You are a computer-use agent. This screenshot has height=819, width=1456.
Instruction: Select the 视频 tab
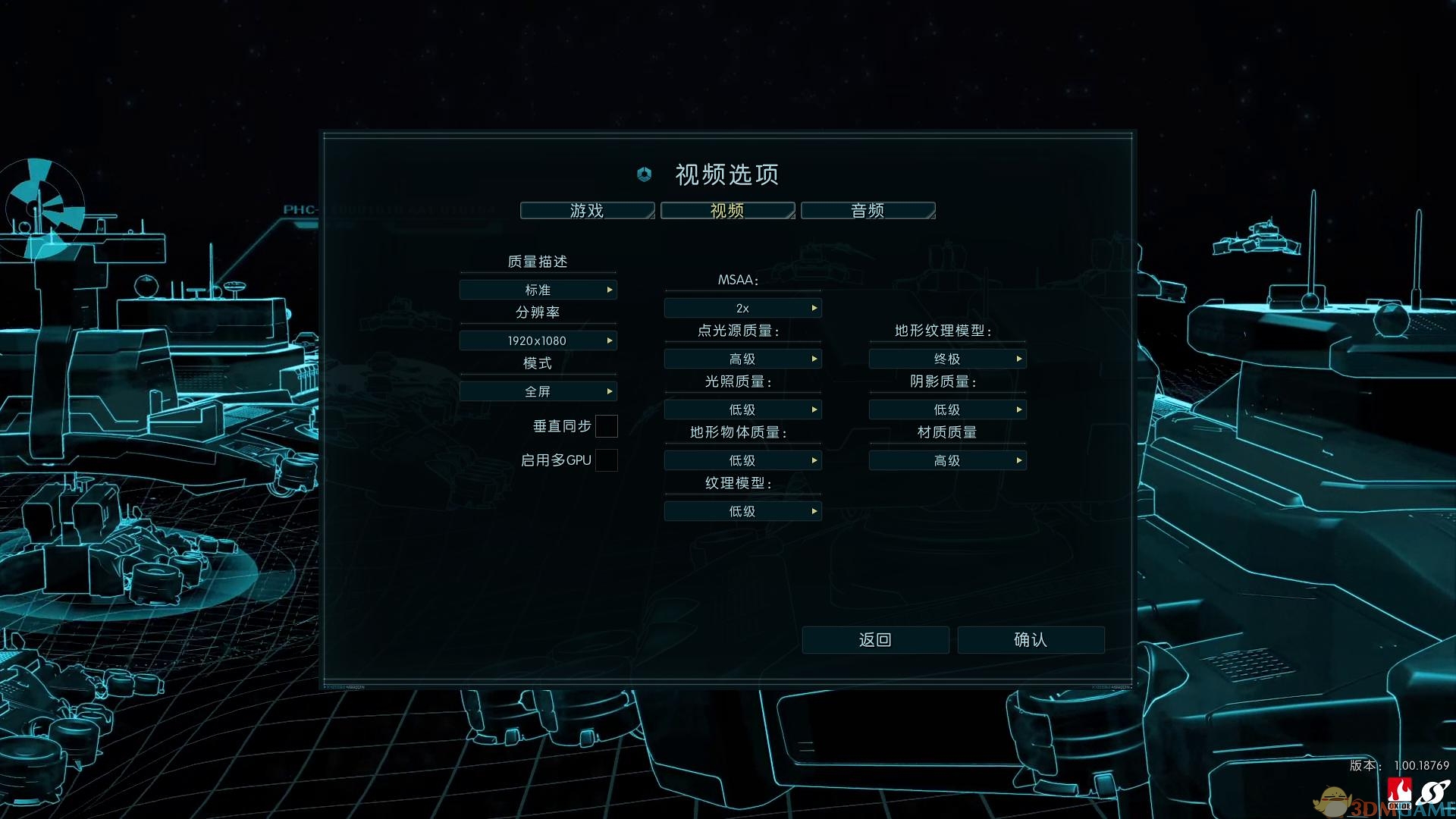(726, 210)
